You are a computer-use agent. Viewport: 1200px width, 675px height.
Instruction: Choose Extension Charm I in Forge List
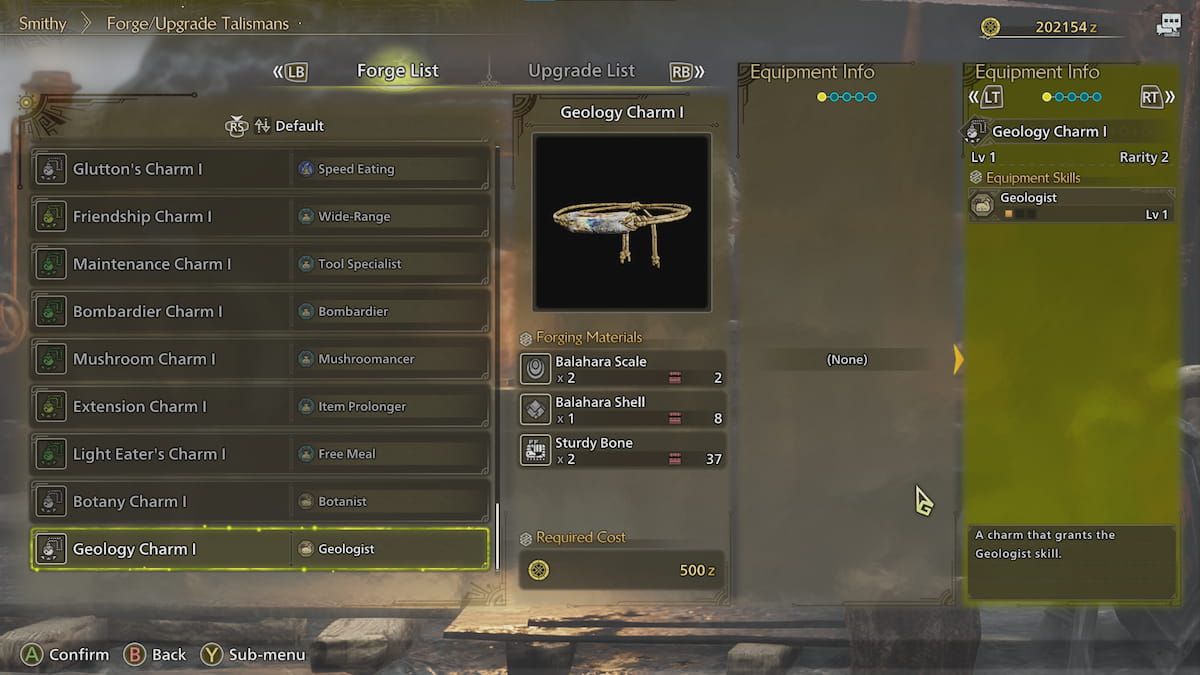[x=260, y=407]
